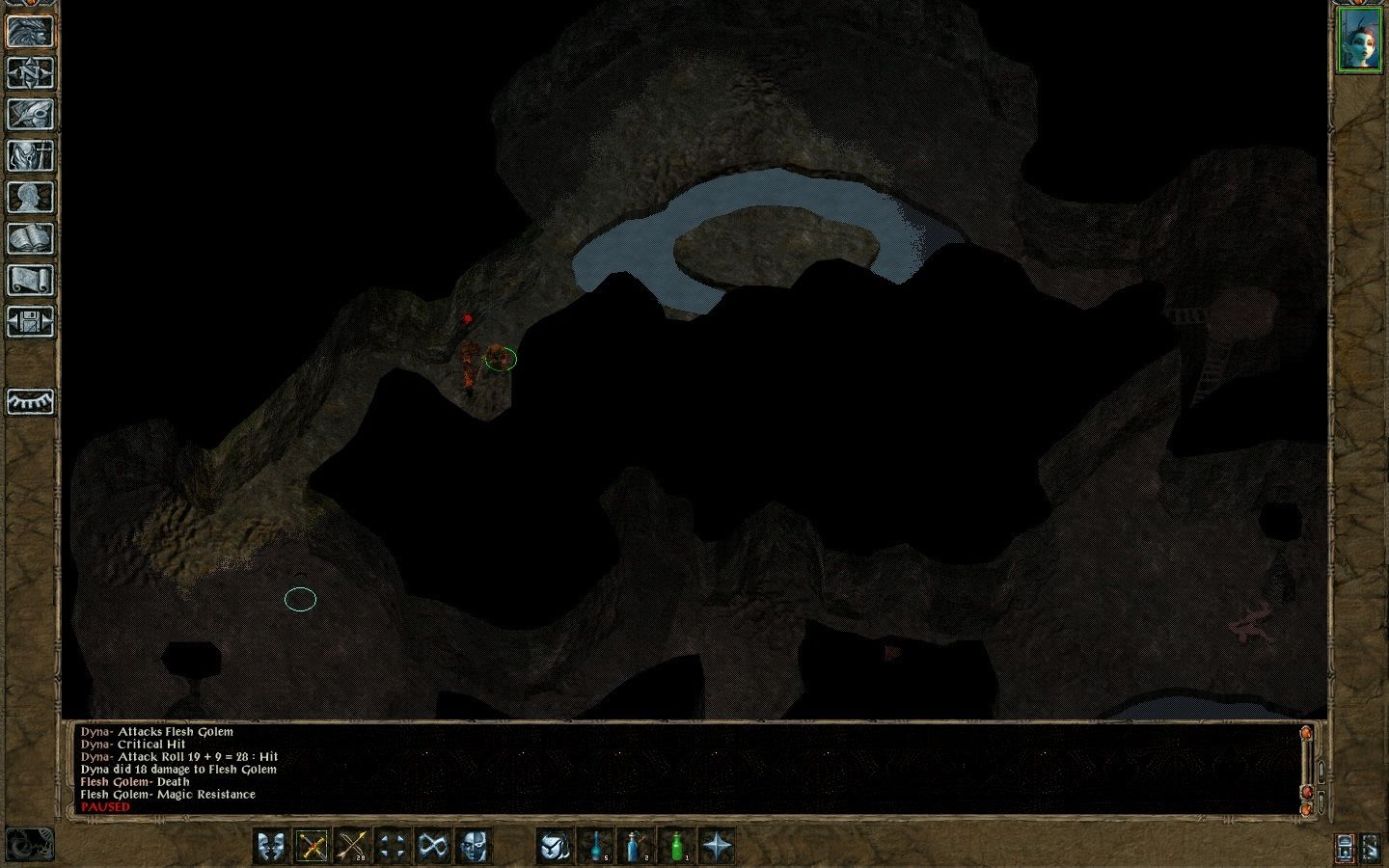Open the party Inventory screen
The width and height of the screenshot is (1389, 868).
32,154
